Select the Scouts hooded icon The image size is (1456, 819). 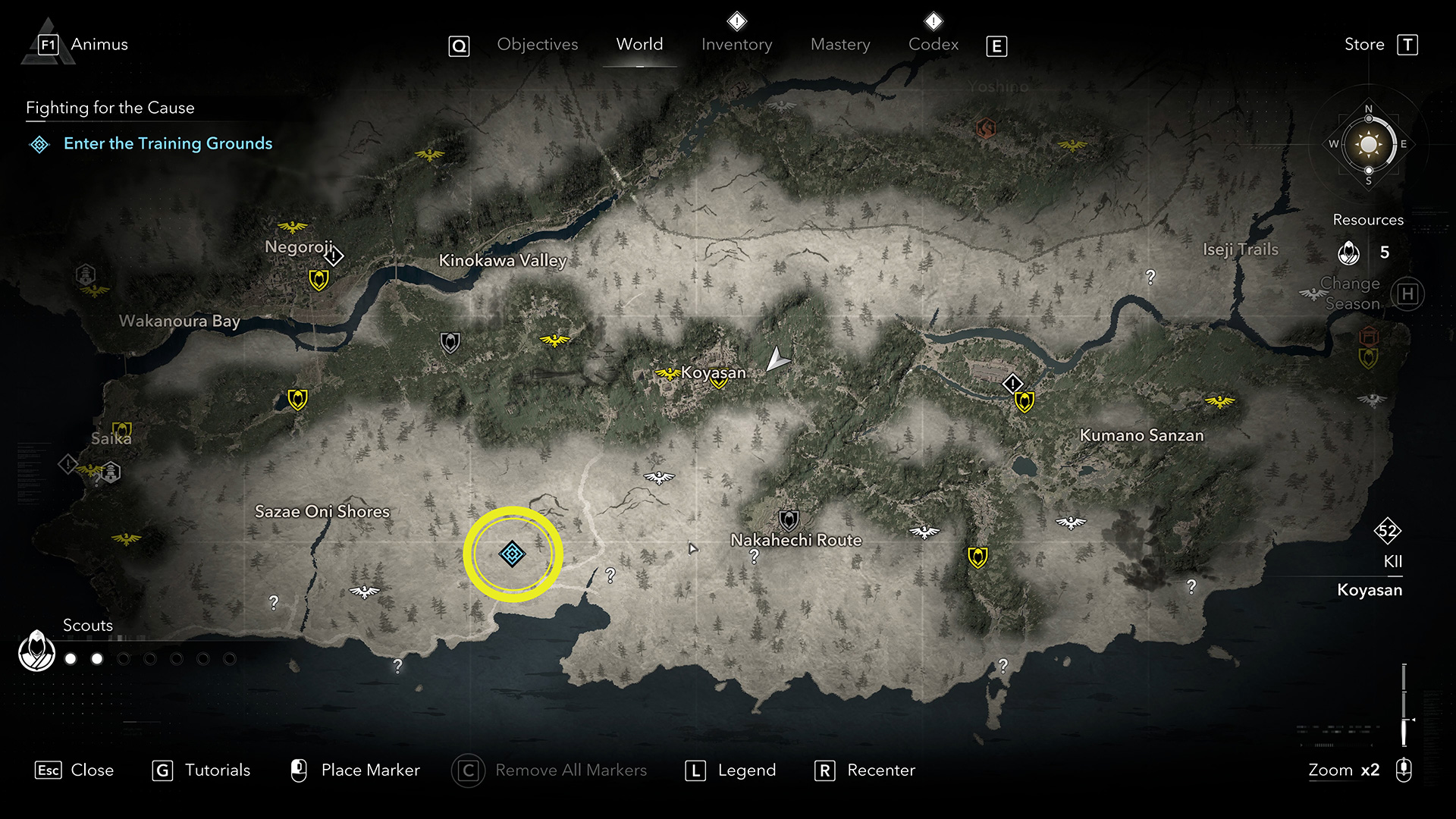[36, 651]
